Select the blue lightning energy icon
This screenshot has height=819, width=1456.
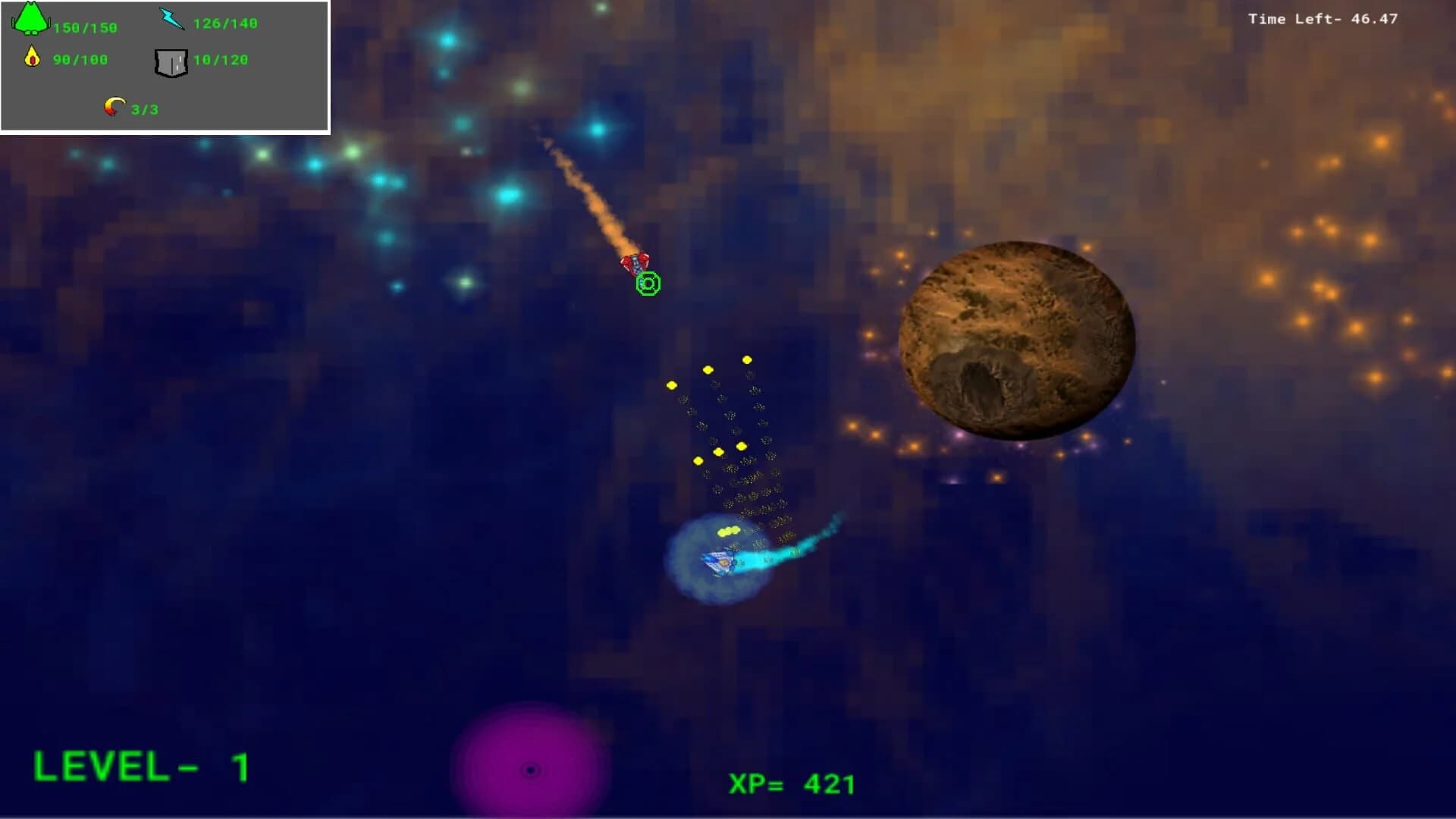tap(170, 17)
